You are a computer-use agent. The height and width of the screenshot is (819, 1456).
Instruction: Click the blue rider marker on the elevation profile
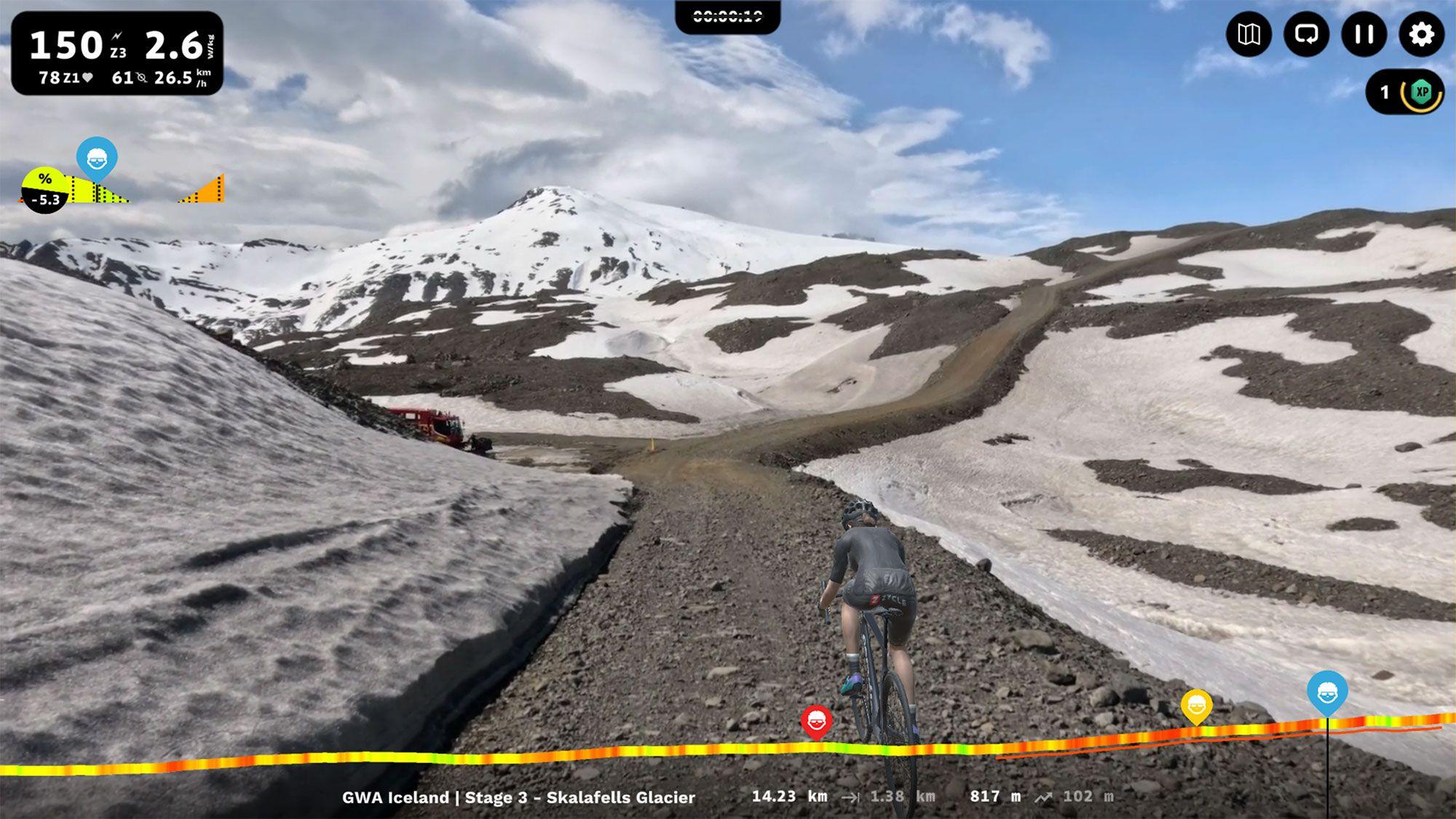pos(1326,692)
